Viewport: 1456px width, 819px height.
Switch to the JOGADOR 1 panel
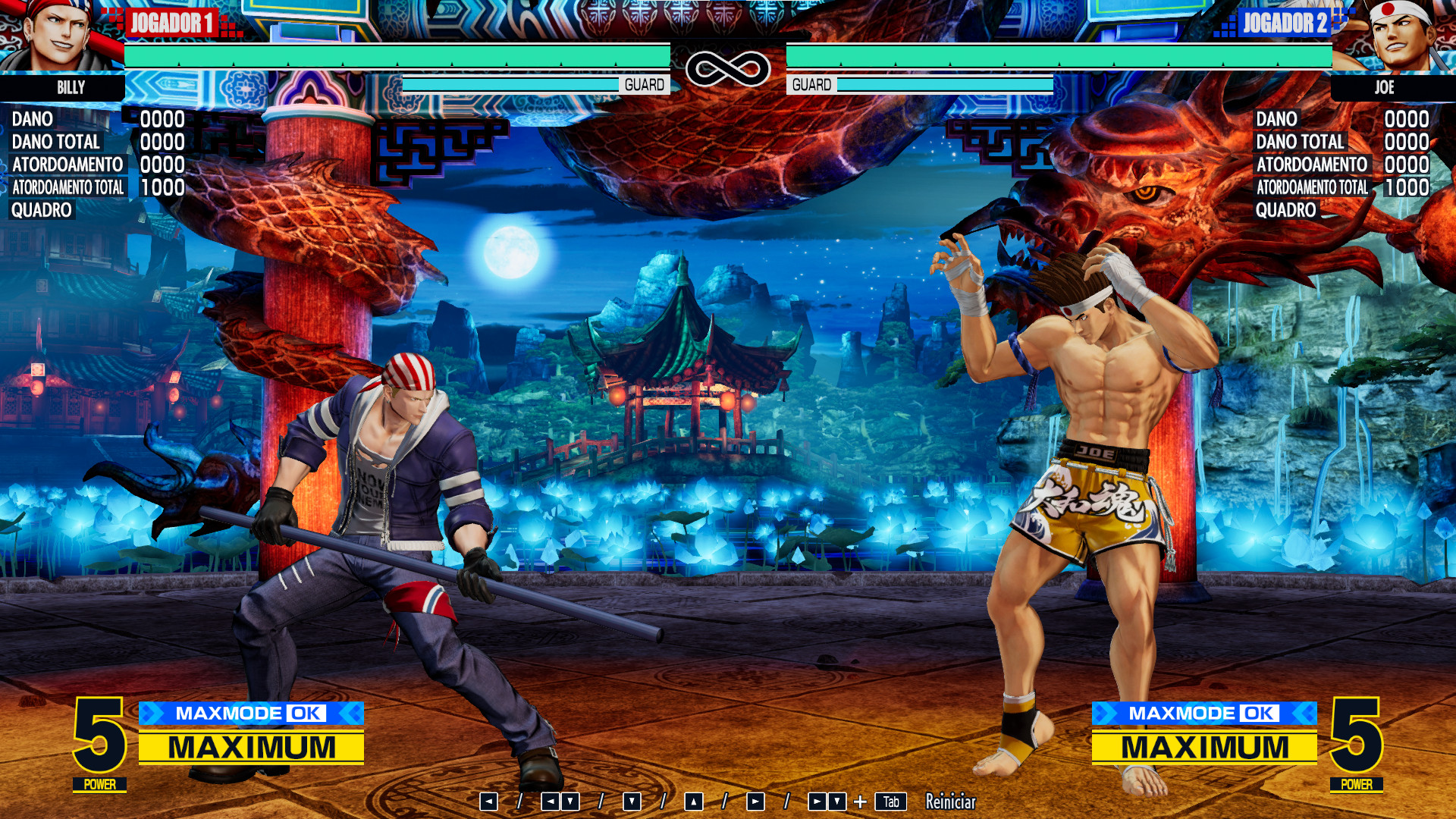tap(171, 23)
